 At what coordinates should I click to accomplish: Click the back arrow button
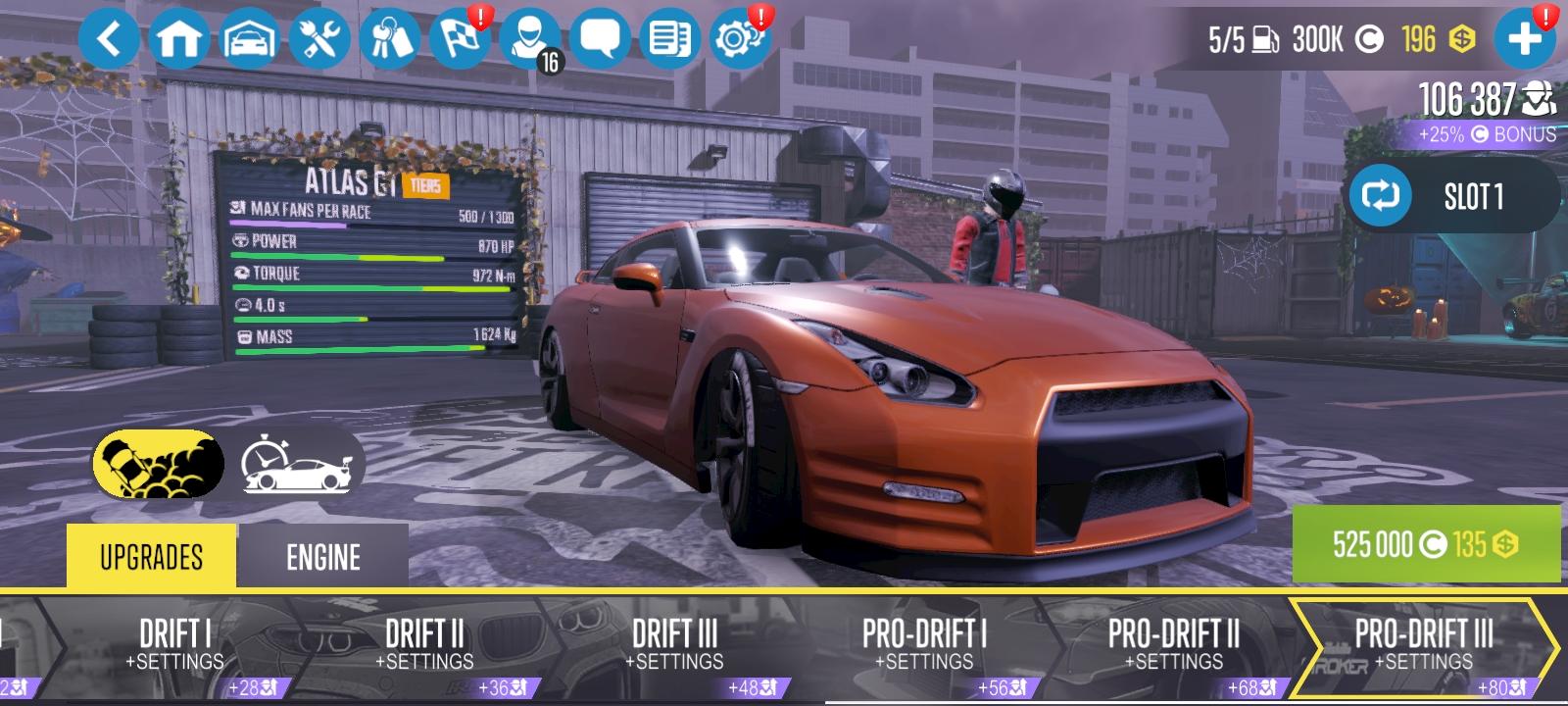(x=111, y=39)
